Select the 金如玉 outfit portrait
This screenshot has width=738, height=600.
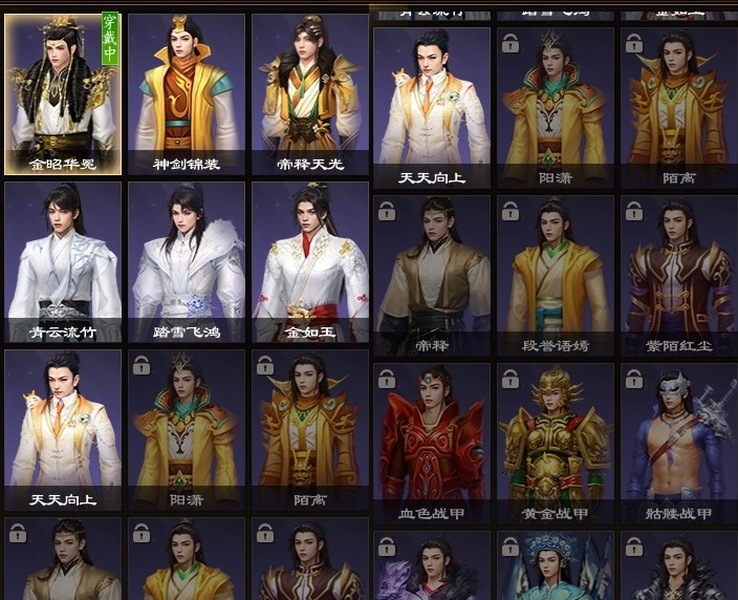point(310,261)
